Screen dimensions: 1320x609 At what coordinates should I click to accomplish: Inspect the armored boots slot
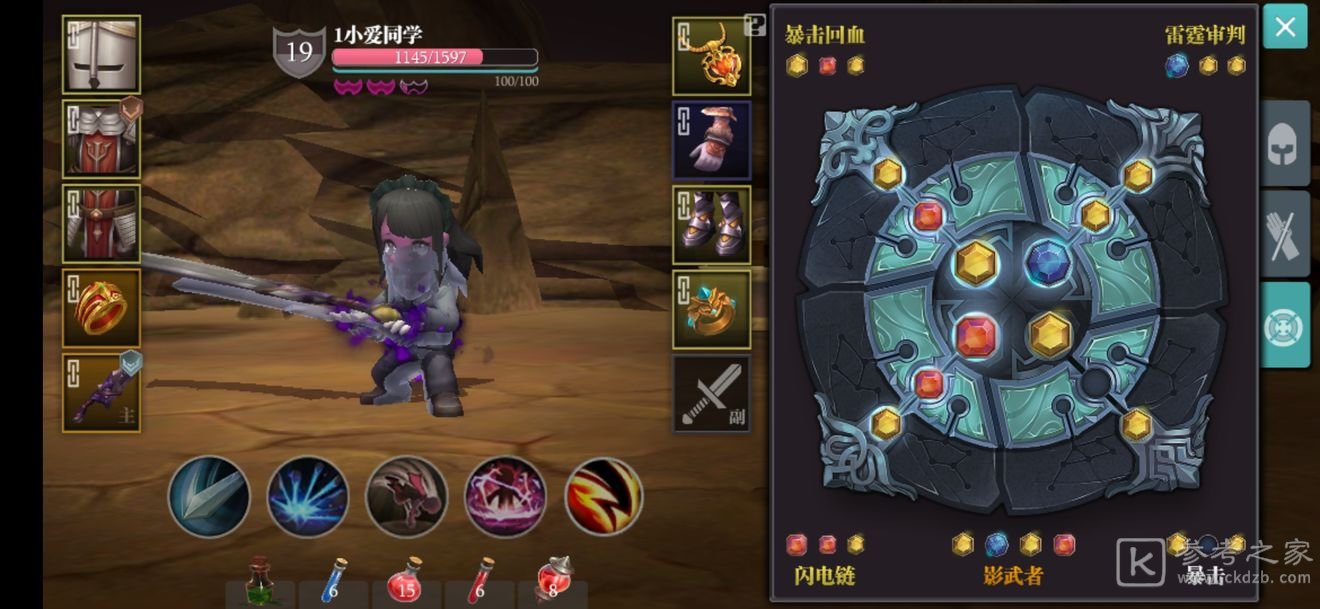coord(711,224)
